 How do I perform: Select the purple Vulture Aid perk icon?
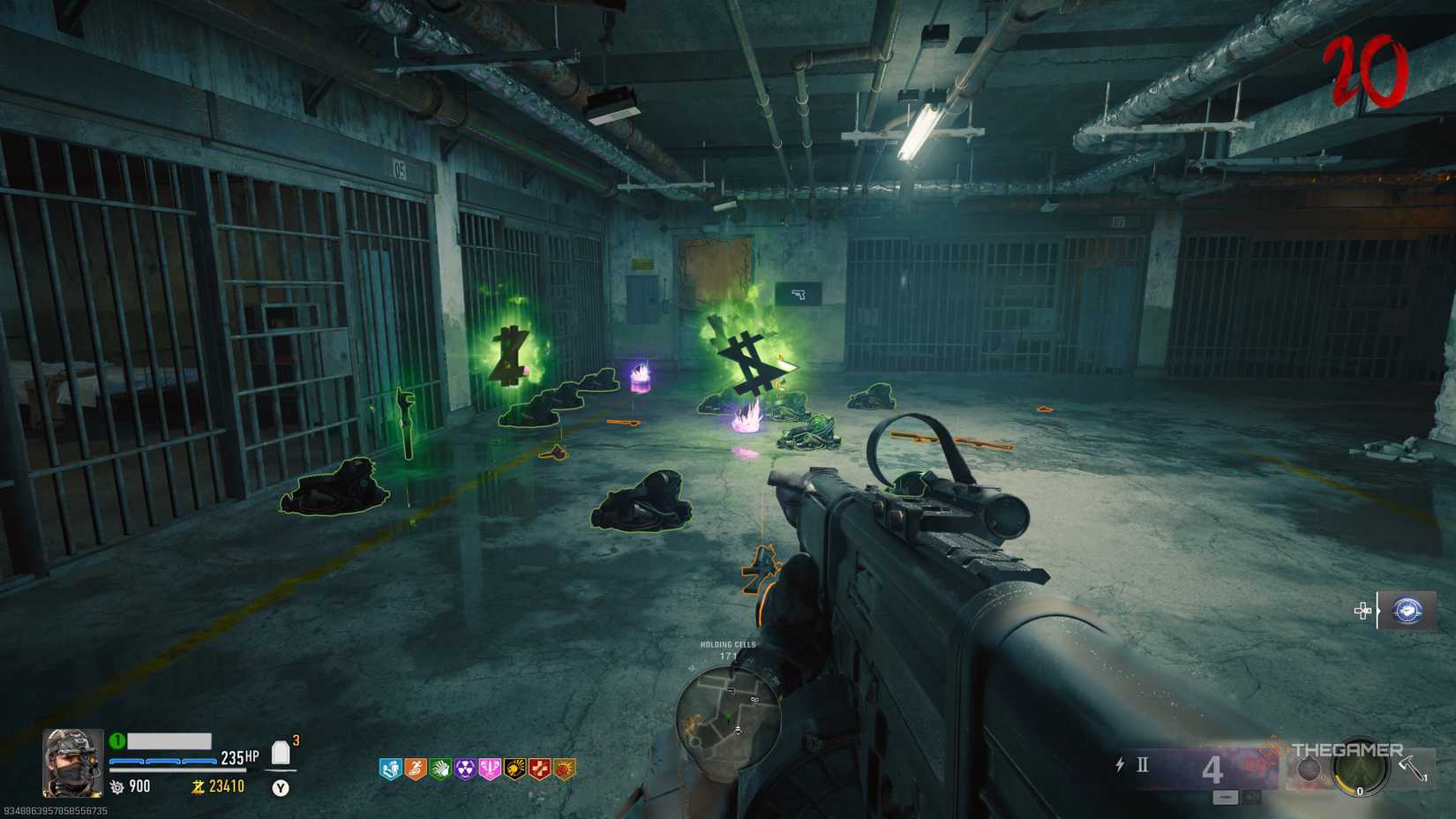(464, 767)
